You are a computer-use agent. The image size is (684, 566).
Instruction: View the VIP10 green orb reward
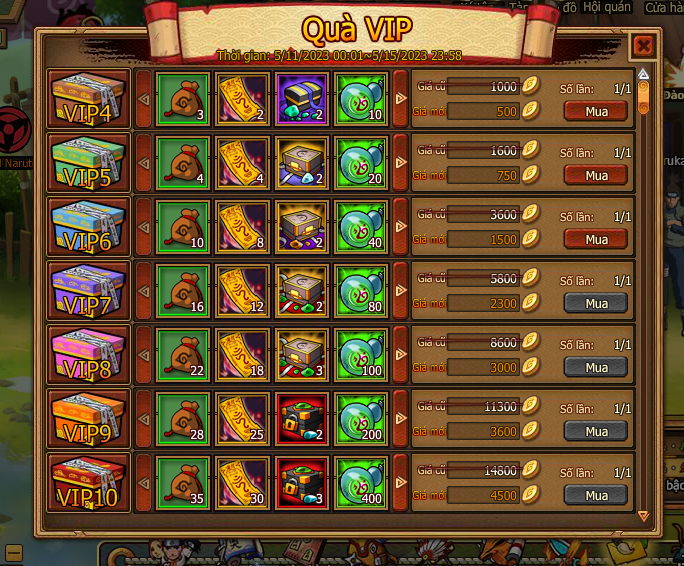tap(361, 482)
